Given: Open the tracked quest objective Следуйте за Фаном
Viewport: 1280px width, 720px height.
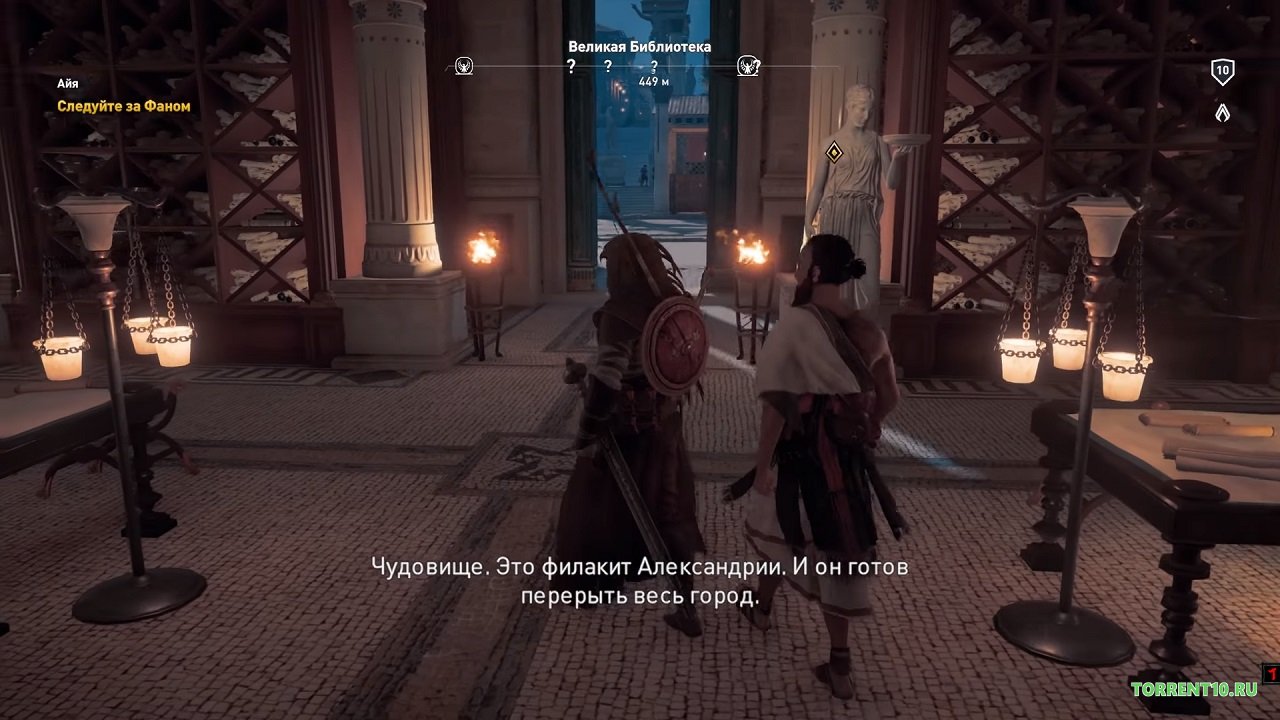Looking at the screenshot, I should [x=123, y=106].
